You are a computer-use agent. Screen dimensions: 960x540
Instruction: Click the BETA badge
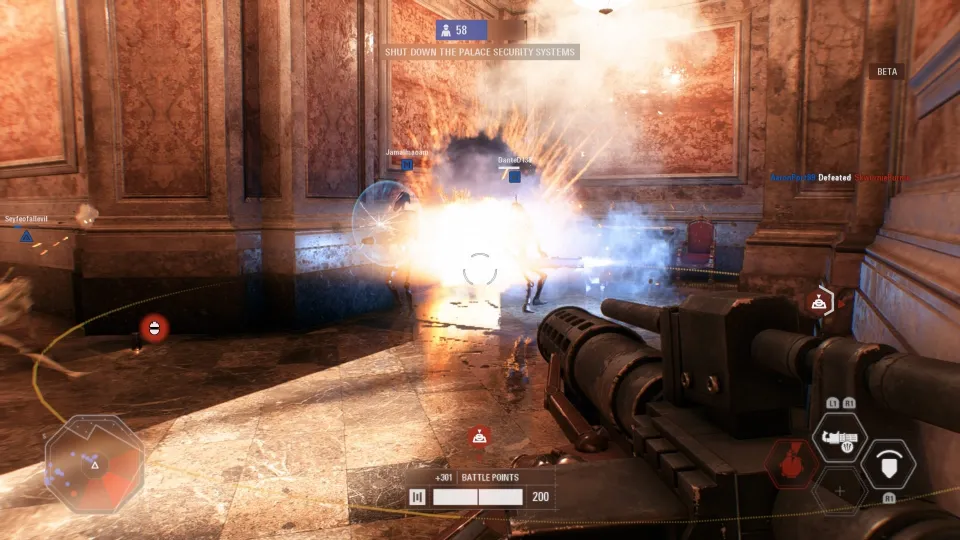coord(887,72)
